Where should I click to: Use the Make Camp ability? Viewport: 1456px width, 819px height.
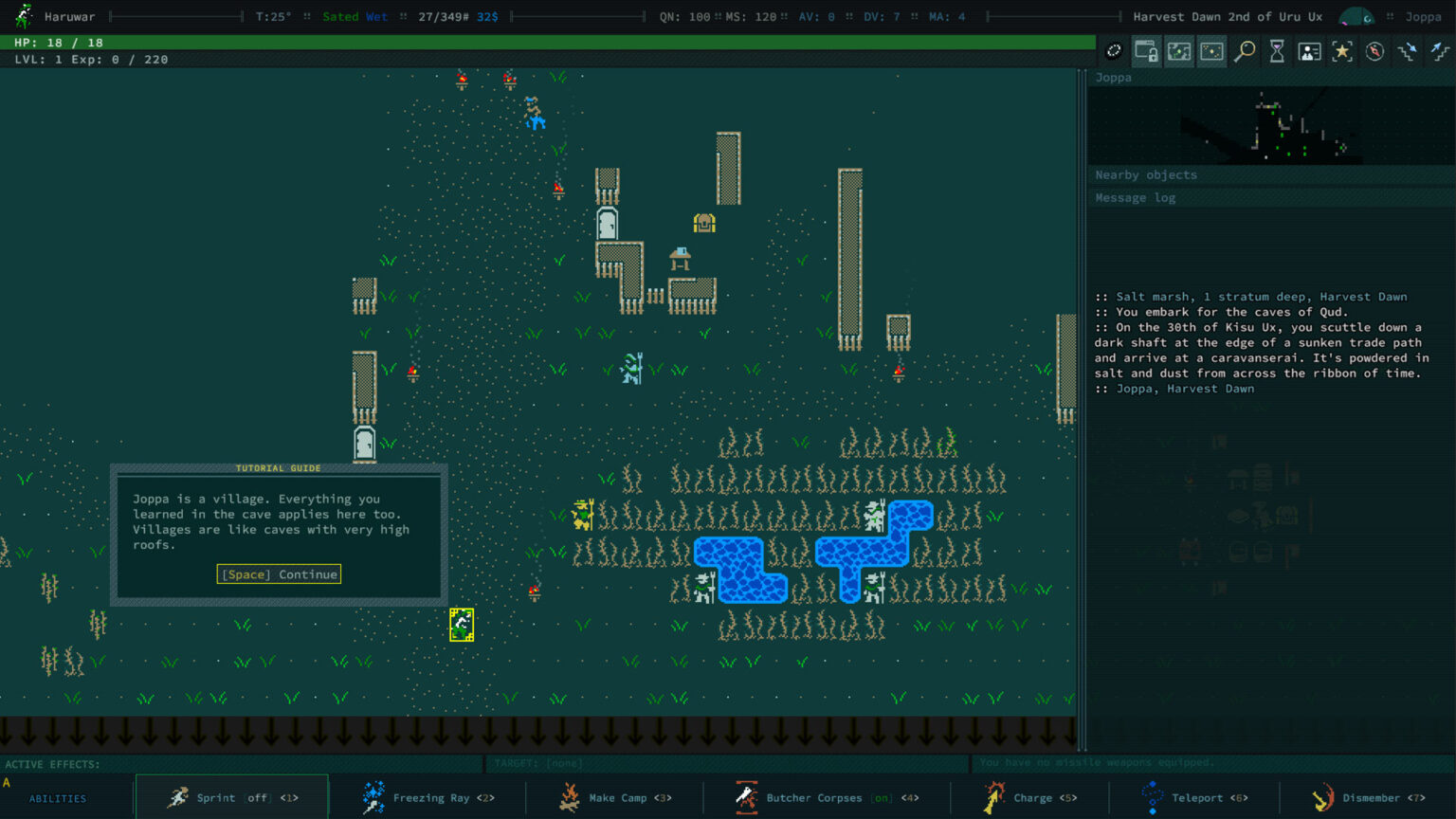pos(615,797)
